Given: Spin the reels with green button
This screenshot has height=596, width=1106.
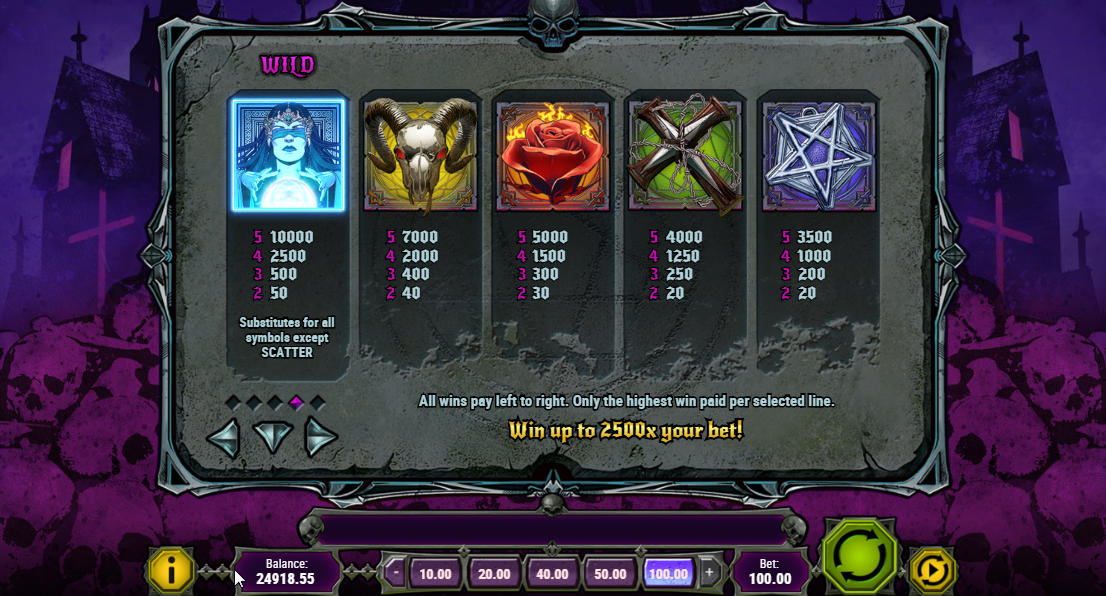Looking at the screenshot, I should 859,558.
